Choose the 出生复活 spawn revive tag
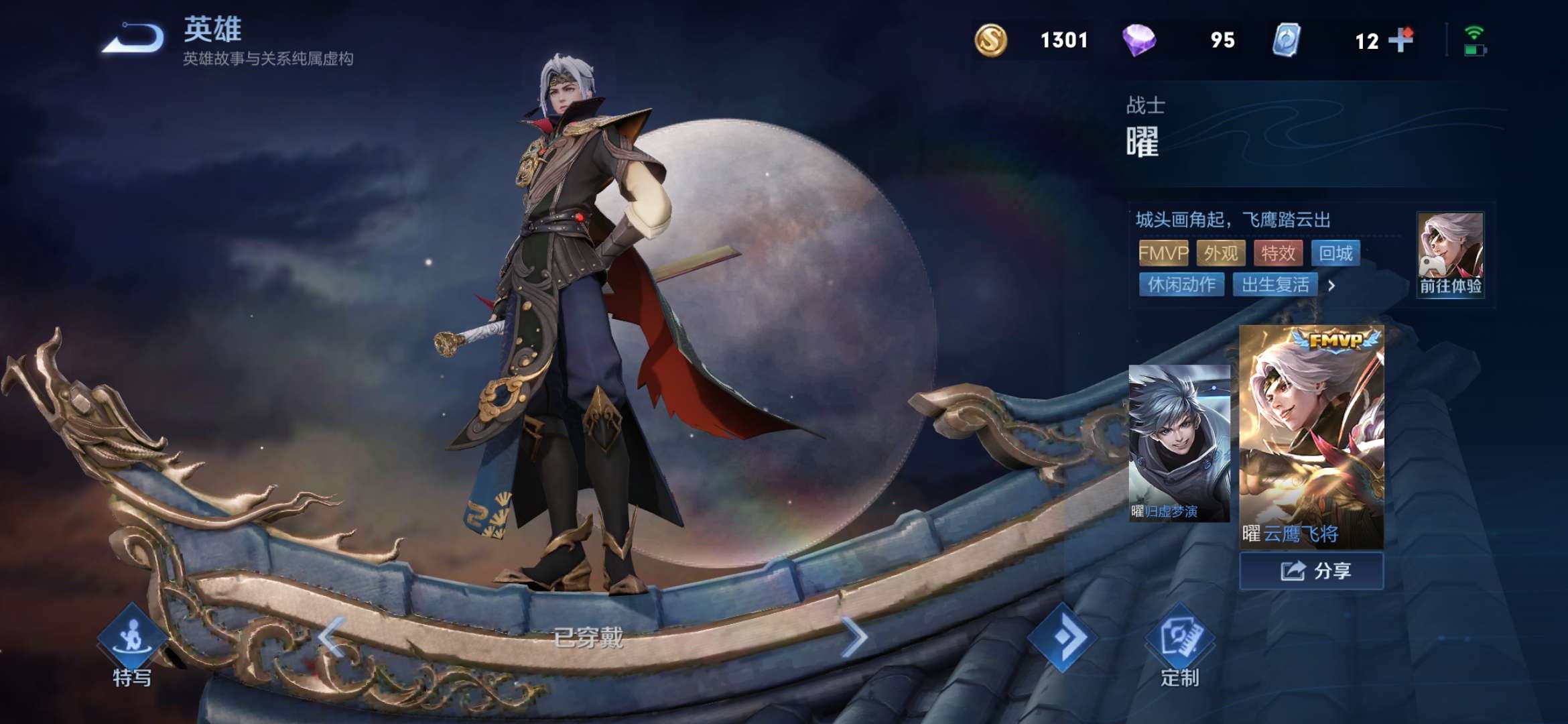The image size is (1568, 724). click(1275, 285)
